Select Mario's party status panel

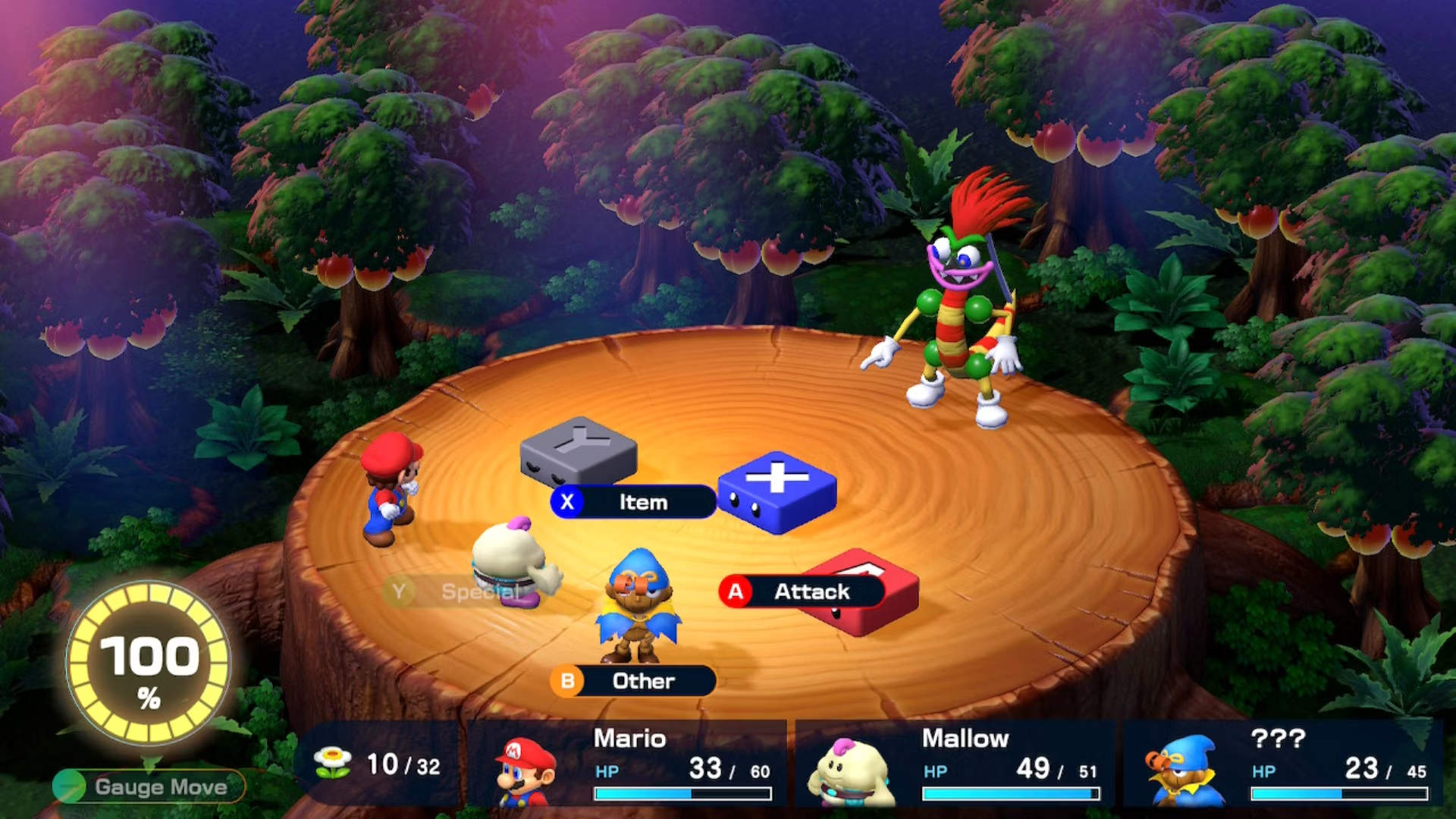tap(628, 764)
